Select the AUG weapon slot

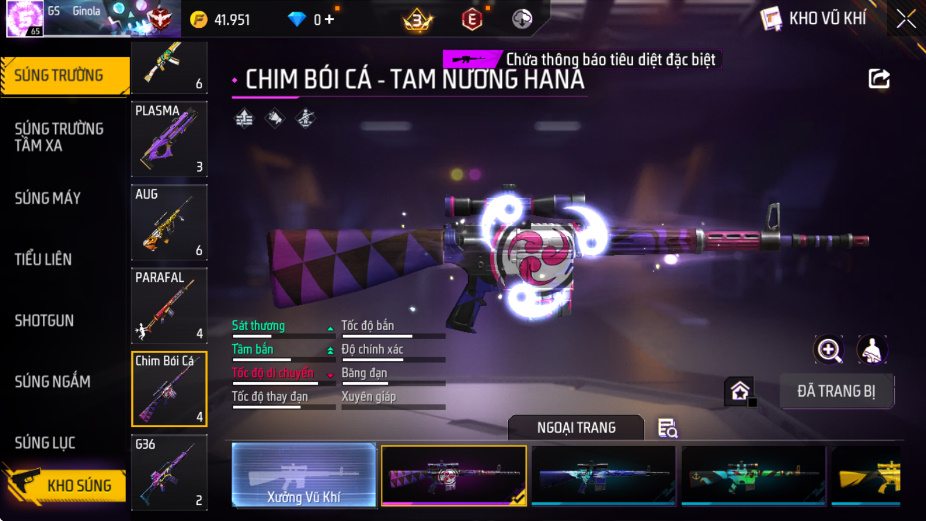click(x=169, y=222)
